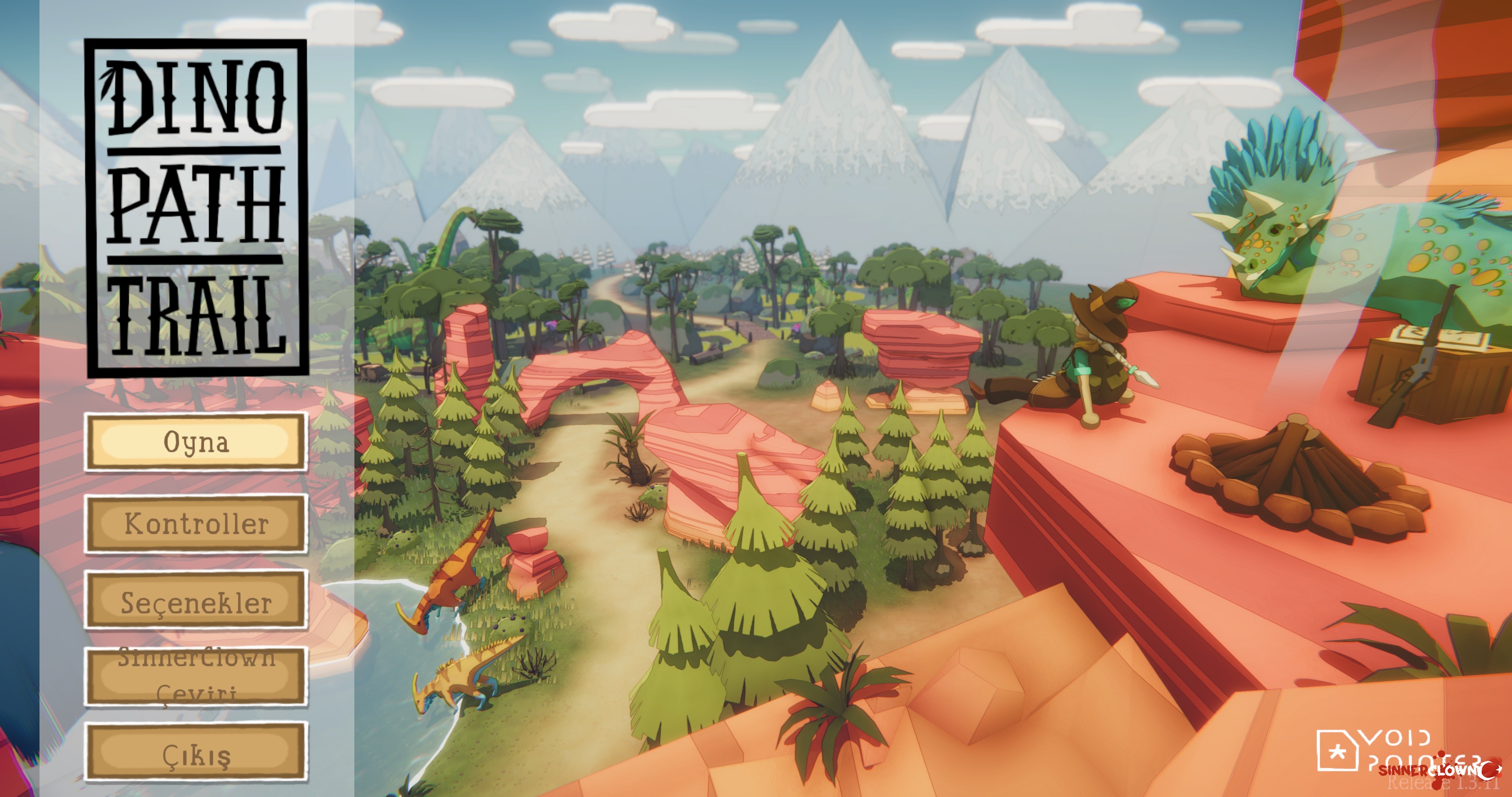Quit the game with Çıkış
This screenshot has height=797, width=1512.
(196, 752)
